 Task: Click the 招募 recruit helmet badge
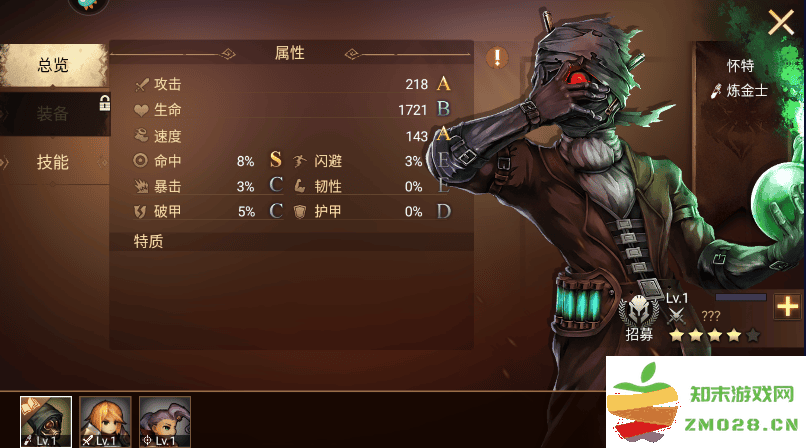[638, 316]
